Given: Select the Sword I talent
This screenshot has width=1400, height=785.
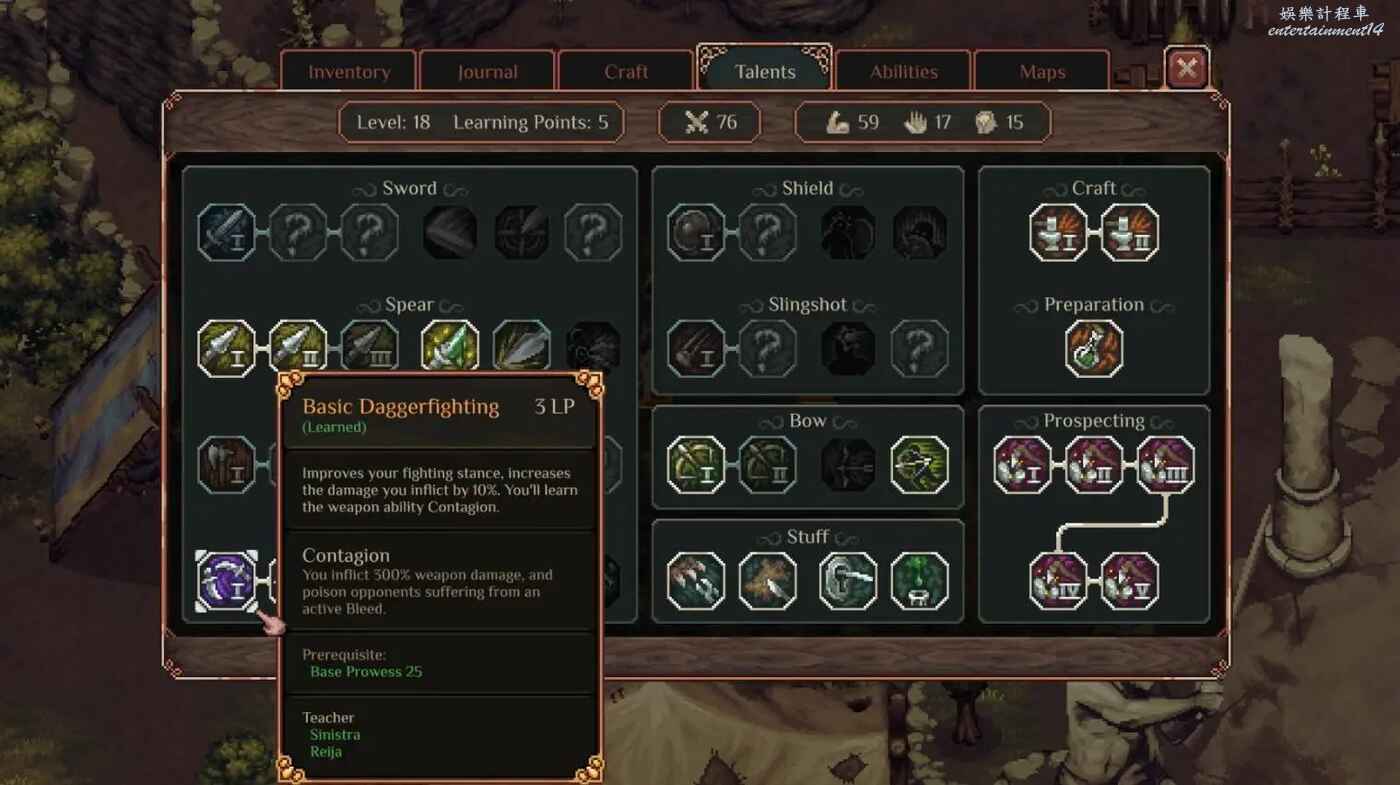Looking at the screenshot, I should pos(226,233).
